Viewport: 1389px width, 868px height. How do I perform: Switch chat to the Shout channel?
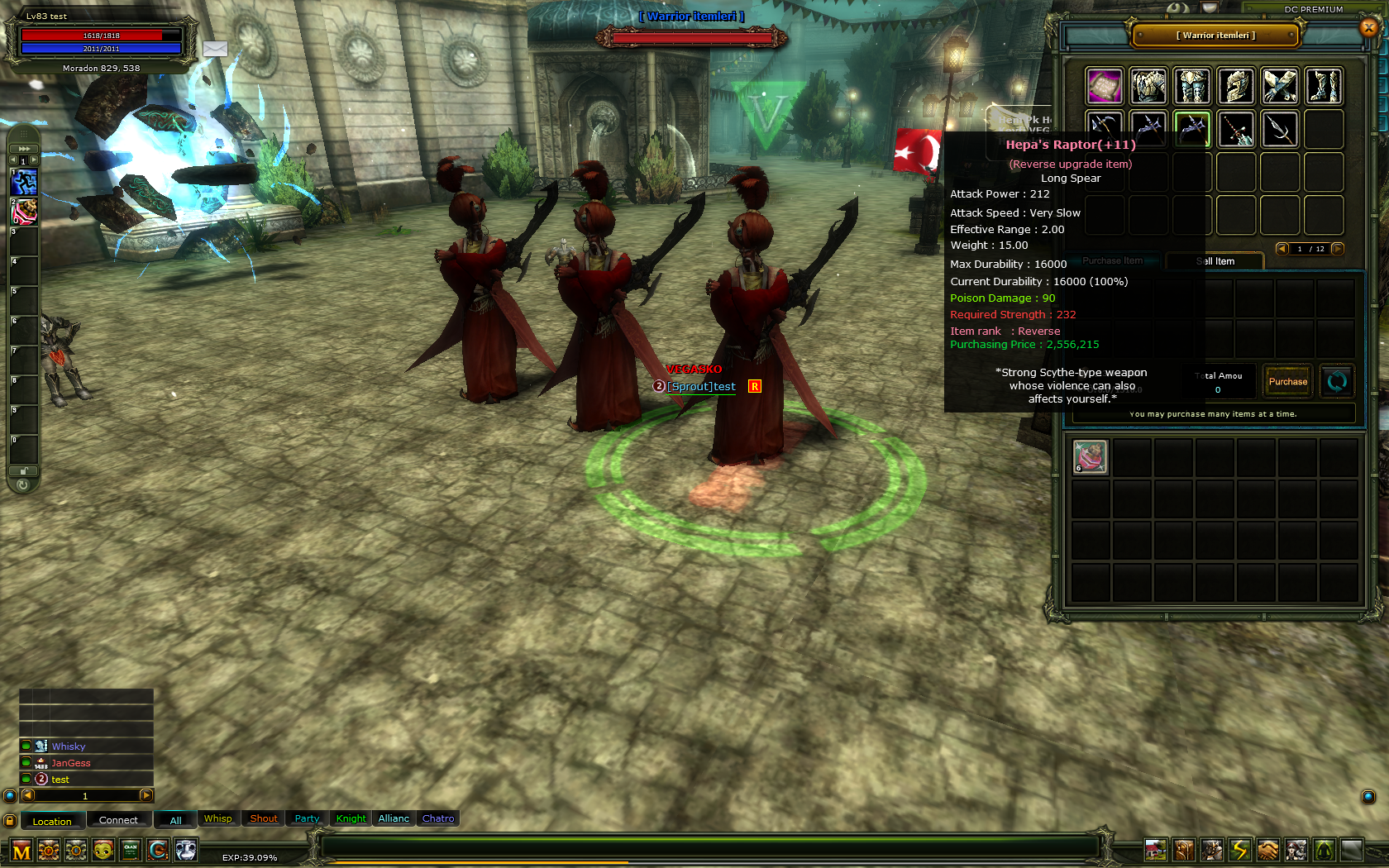click(x=264, y=818)
